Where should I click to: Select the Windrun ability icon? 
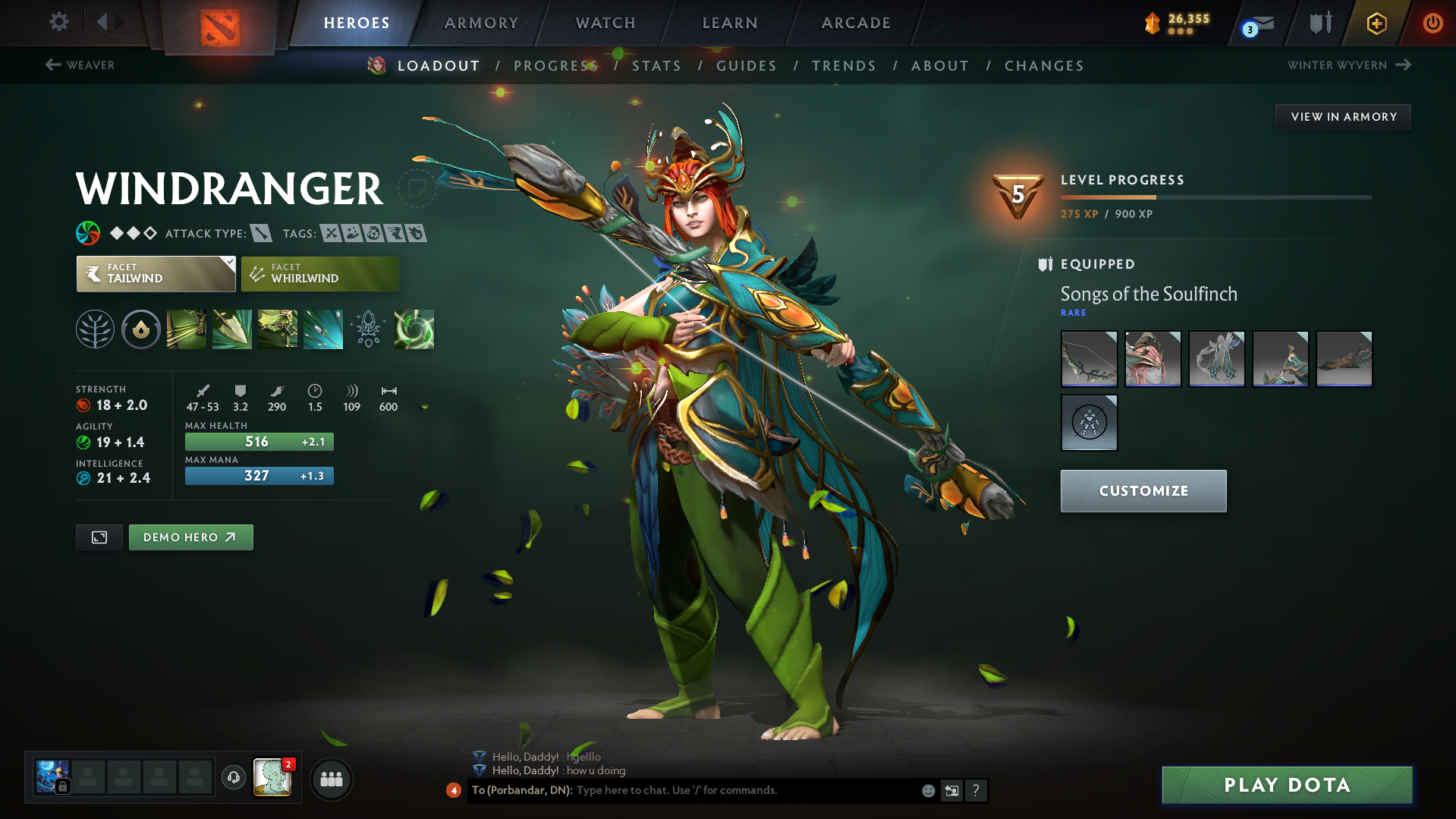278,329
